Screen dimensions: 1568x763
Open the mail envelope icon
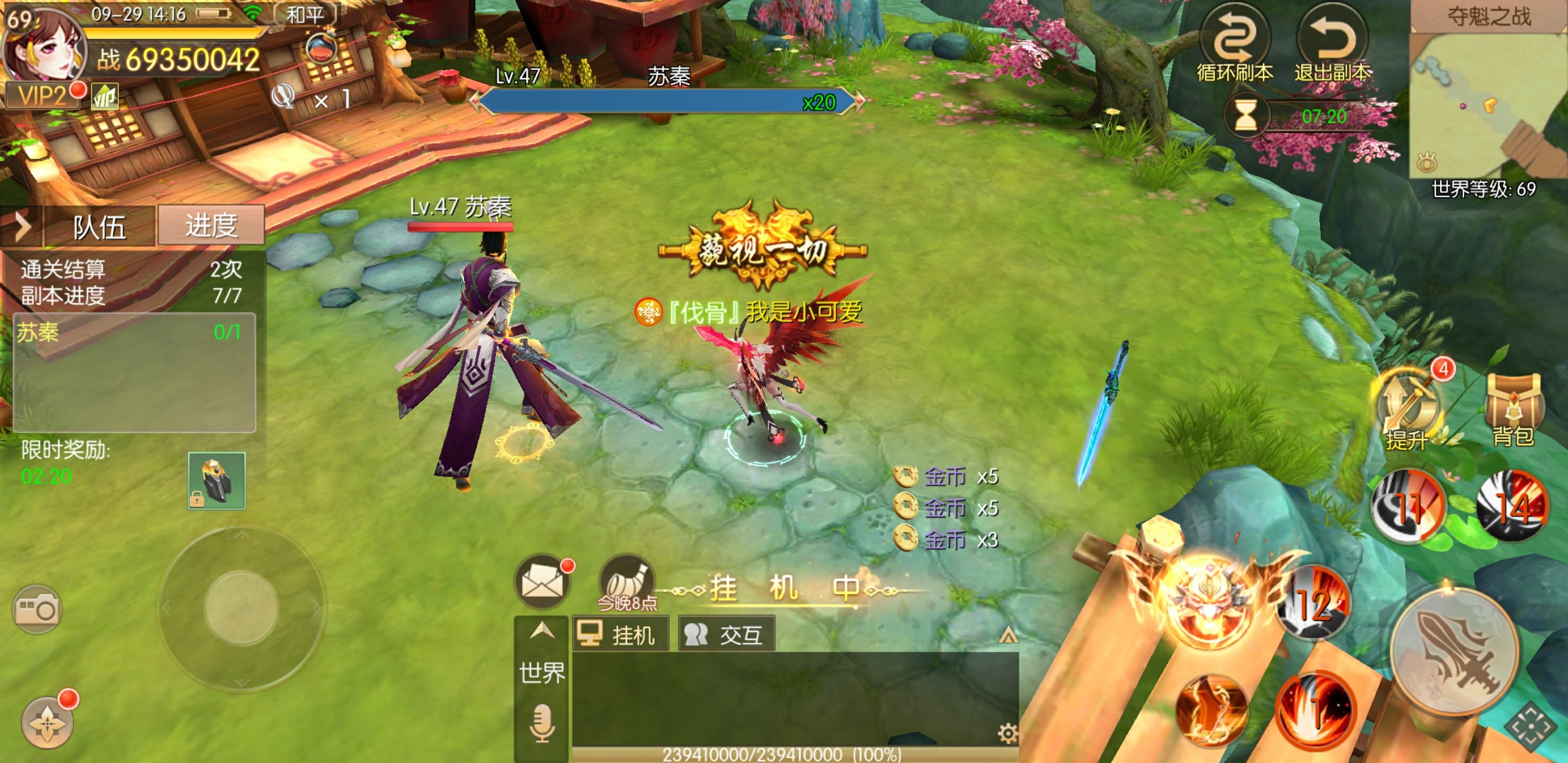click(x=542, y=583)
